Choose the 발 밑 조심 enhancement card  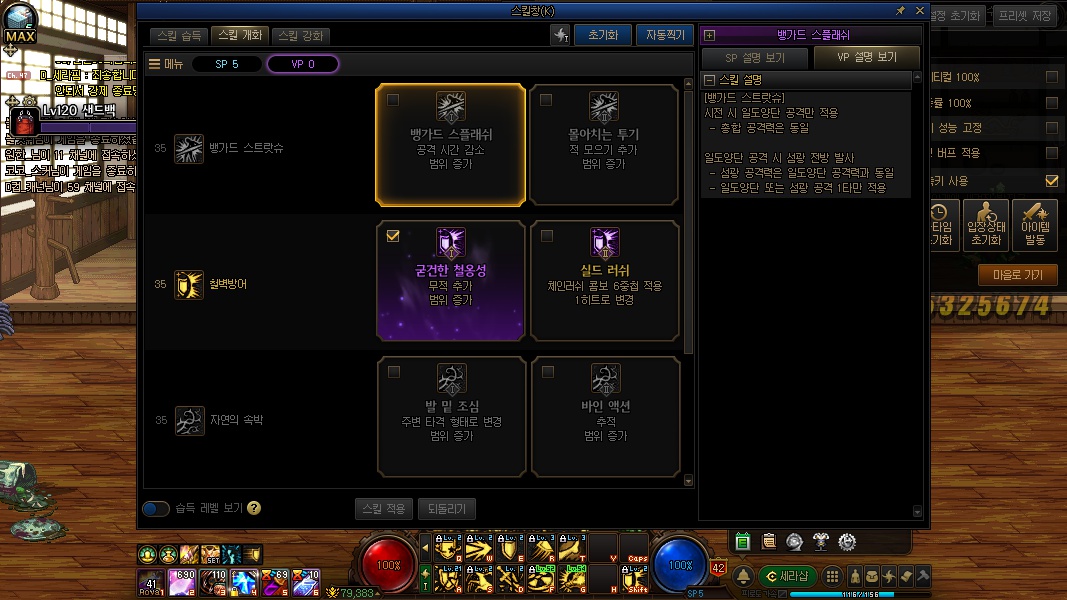tap(451, 417)
